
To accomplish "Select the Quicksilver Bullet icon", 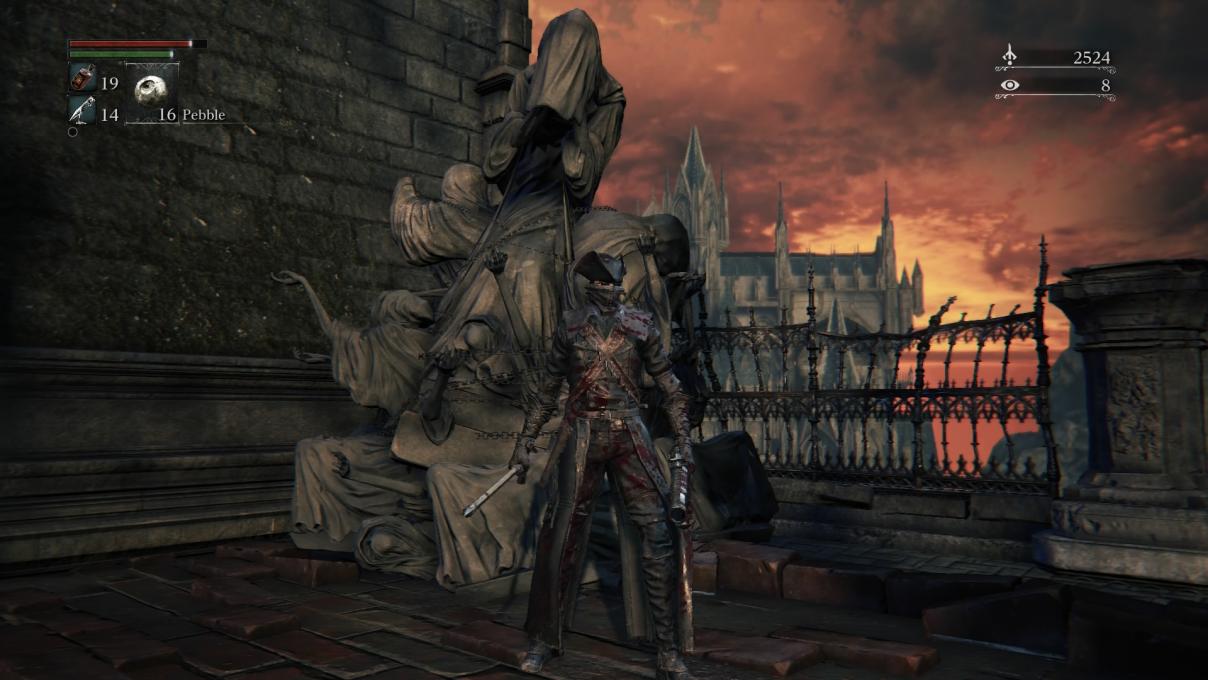I will 82,111.
